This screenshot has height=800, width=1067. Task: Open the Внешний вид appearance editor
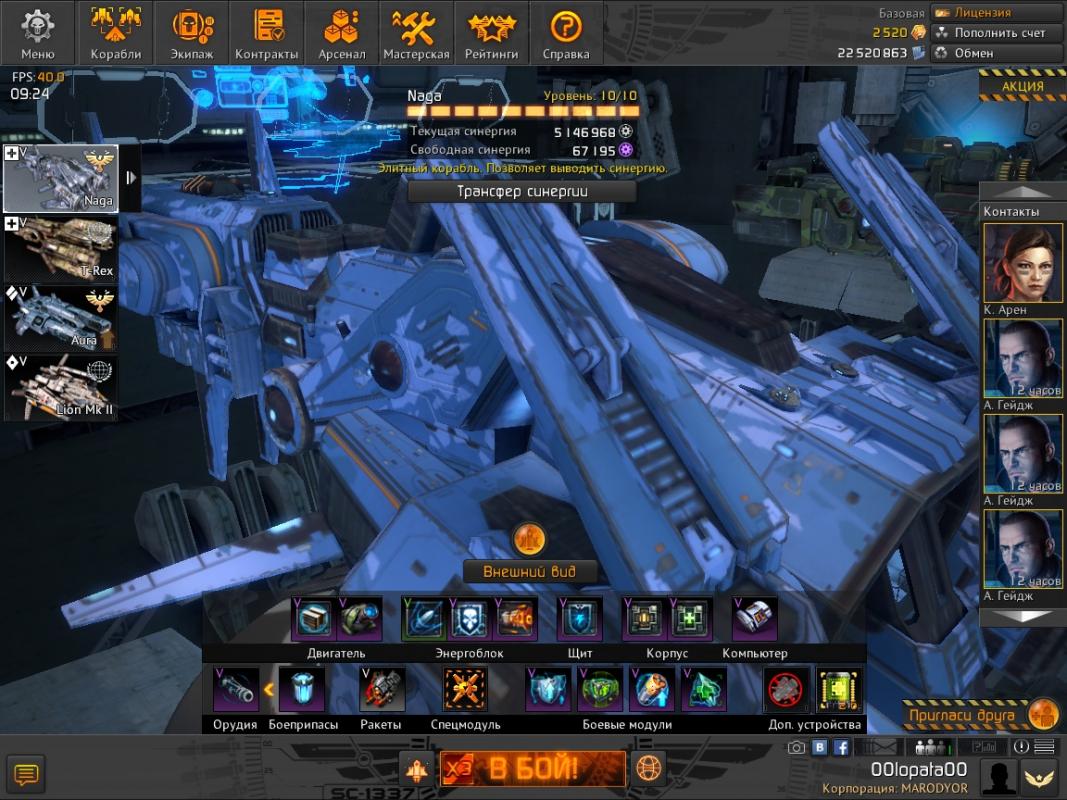(x=527, y=572)
